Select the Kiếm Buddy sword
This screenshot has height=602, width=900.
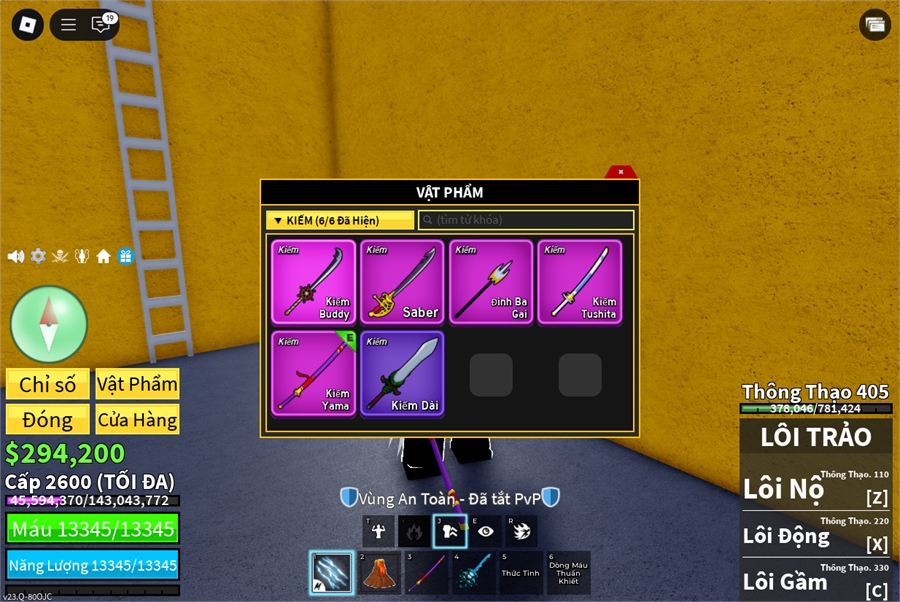313,281
